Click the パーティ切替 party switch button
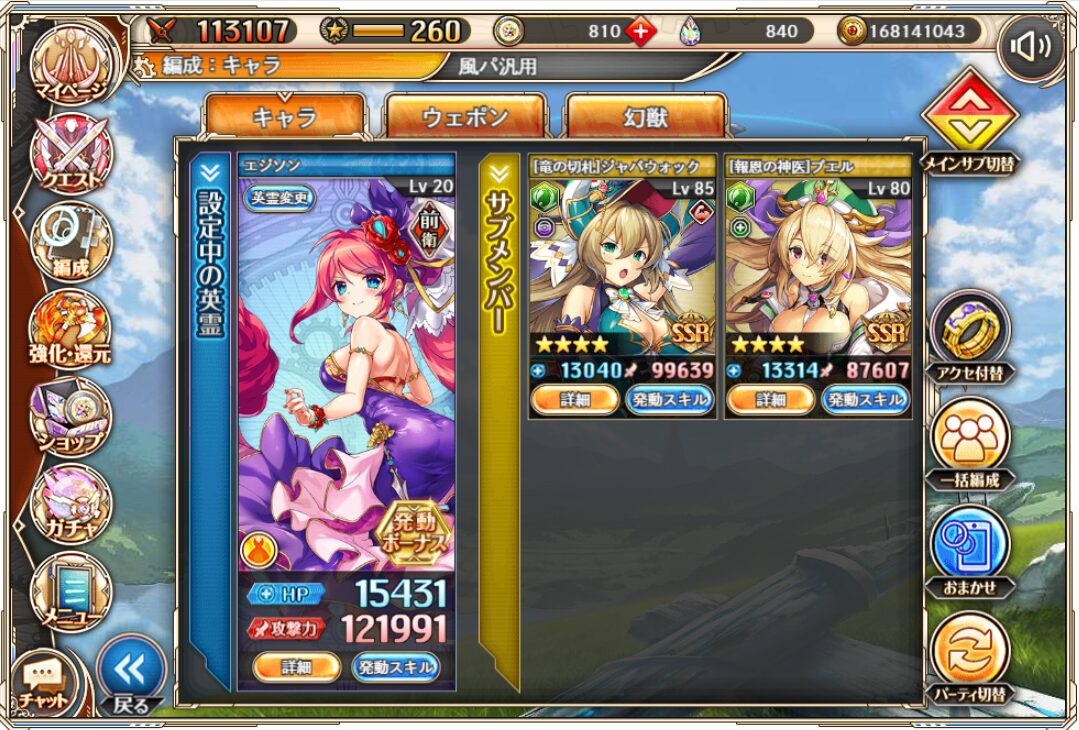 [969, 656]
